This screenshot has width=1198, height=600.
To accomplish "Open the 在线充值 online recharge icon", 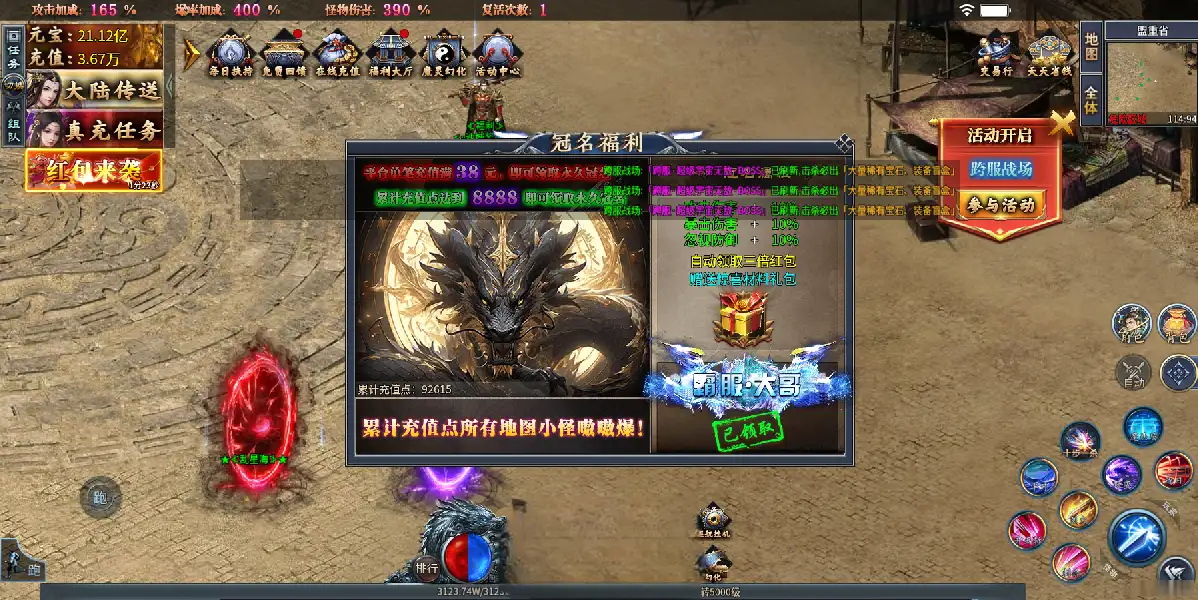I will click(x=337, y=53).
